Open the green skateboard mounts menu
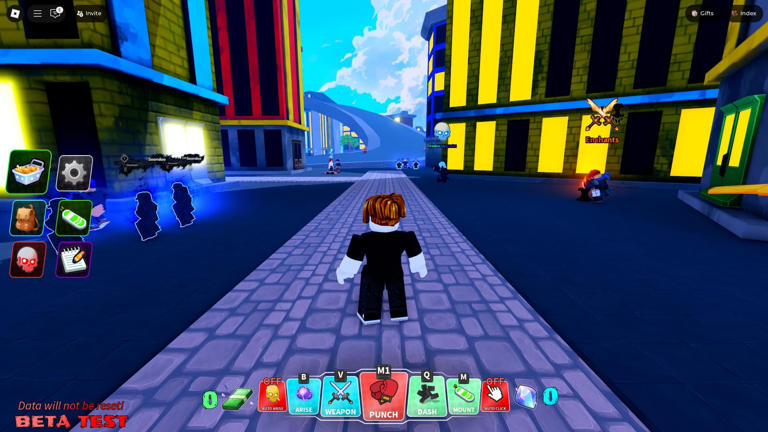 [74, 217]
